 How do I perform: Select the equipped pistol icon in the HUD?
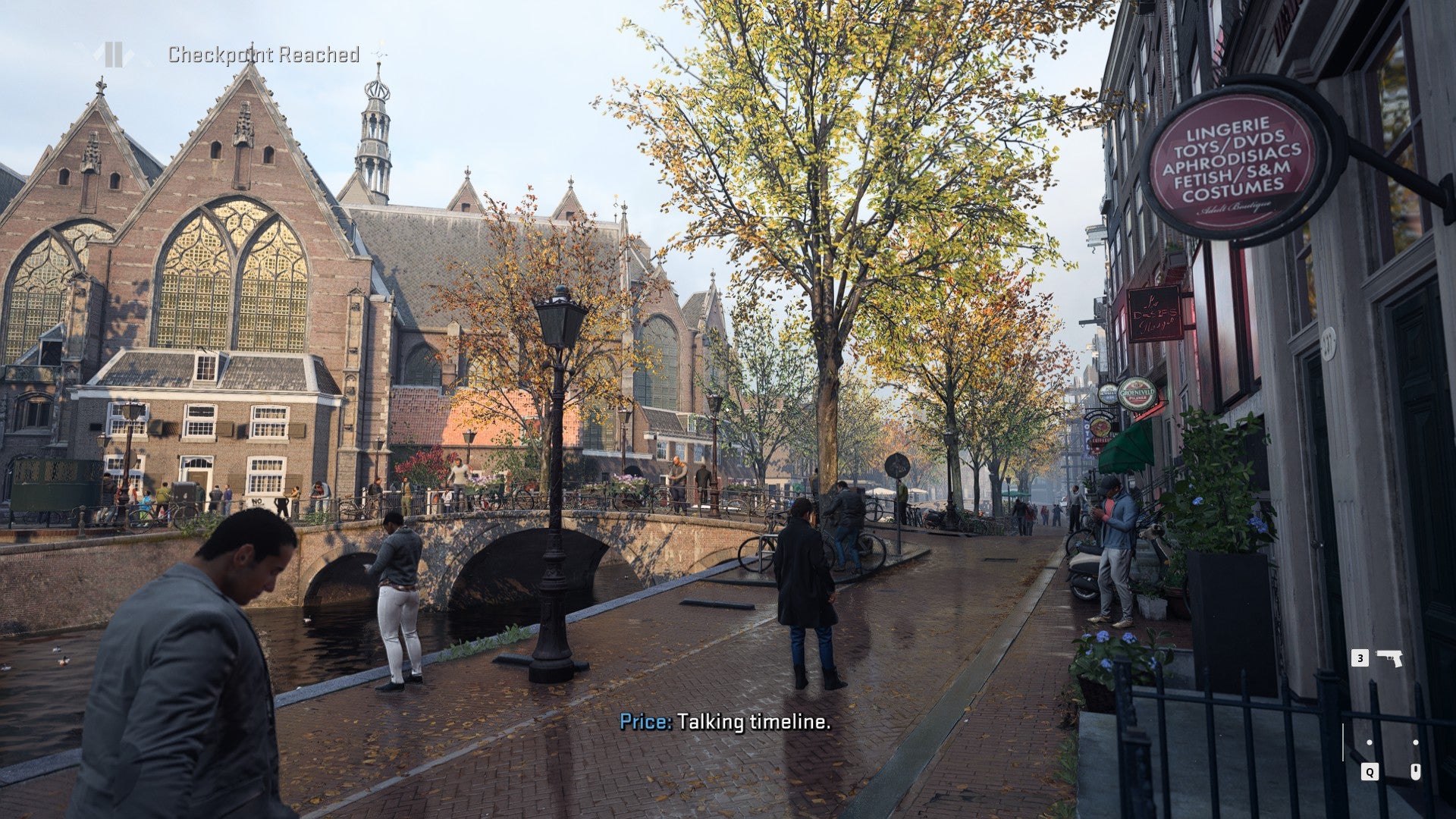1389,658
